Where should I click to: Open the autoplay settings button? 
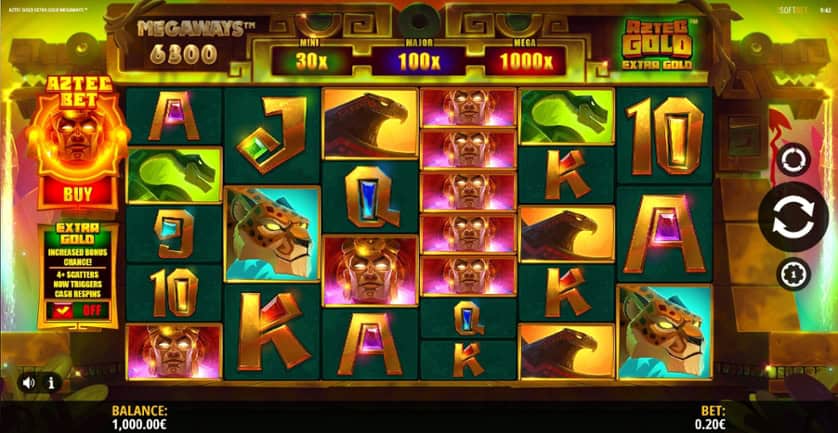point(793,160)
